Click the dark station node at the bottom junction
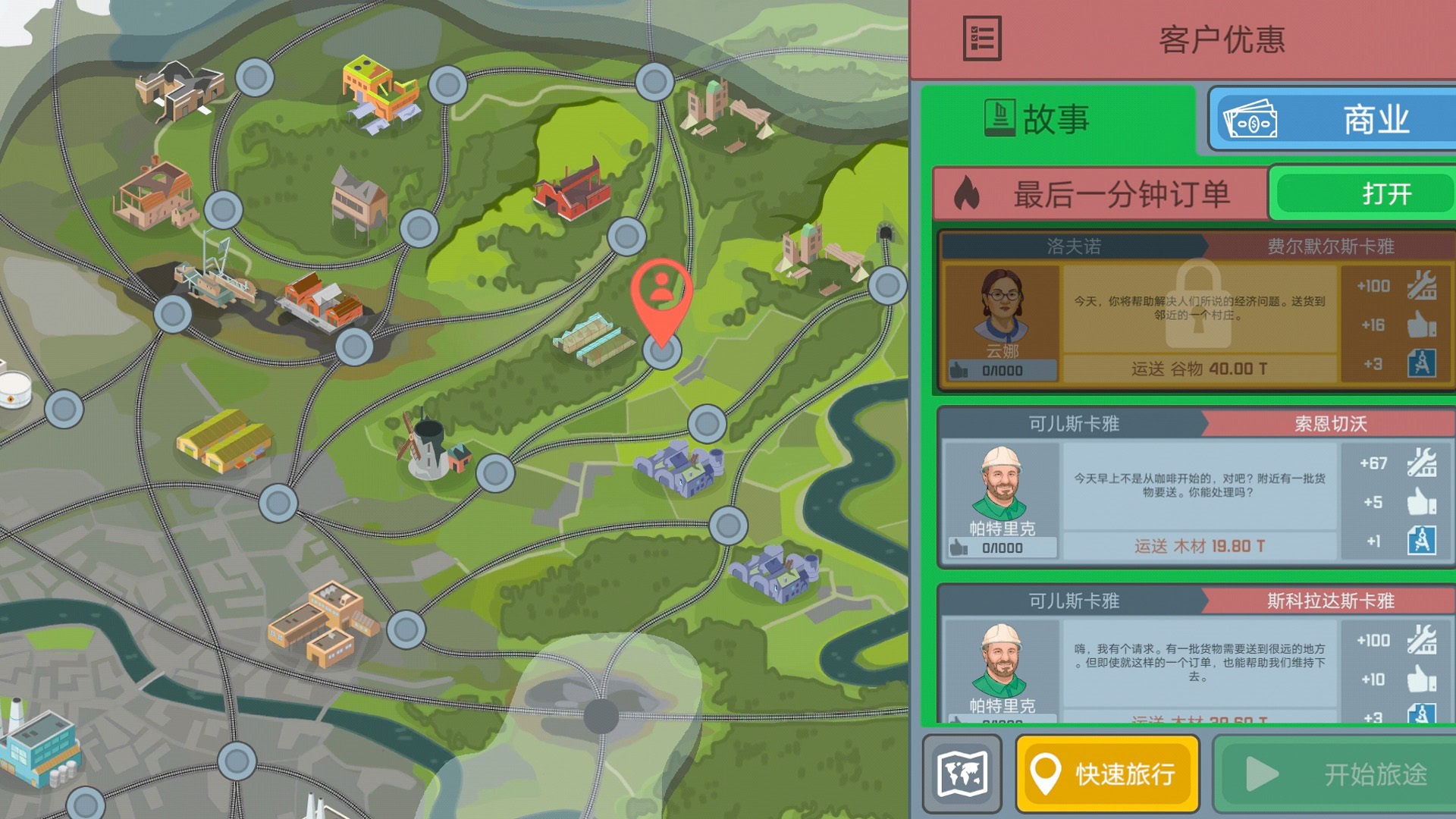 click(x=601, y=715)
